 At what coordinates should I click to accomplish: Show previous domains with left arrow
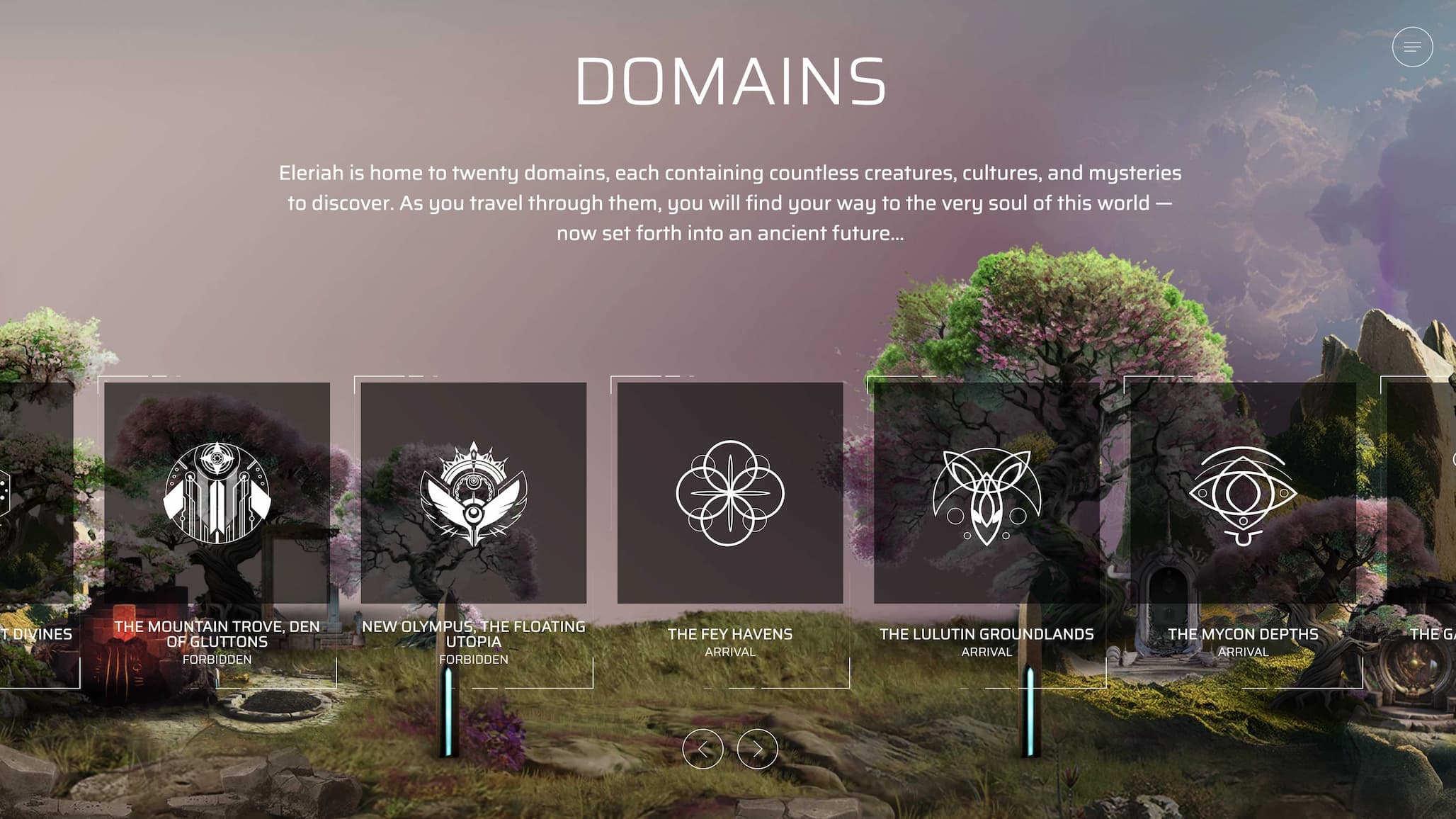coord(703,749)
